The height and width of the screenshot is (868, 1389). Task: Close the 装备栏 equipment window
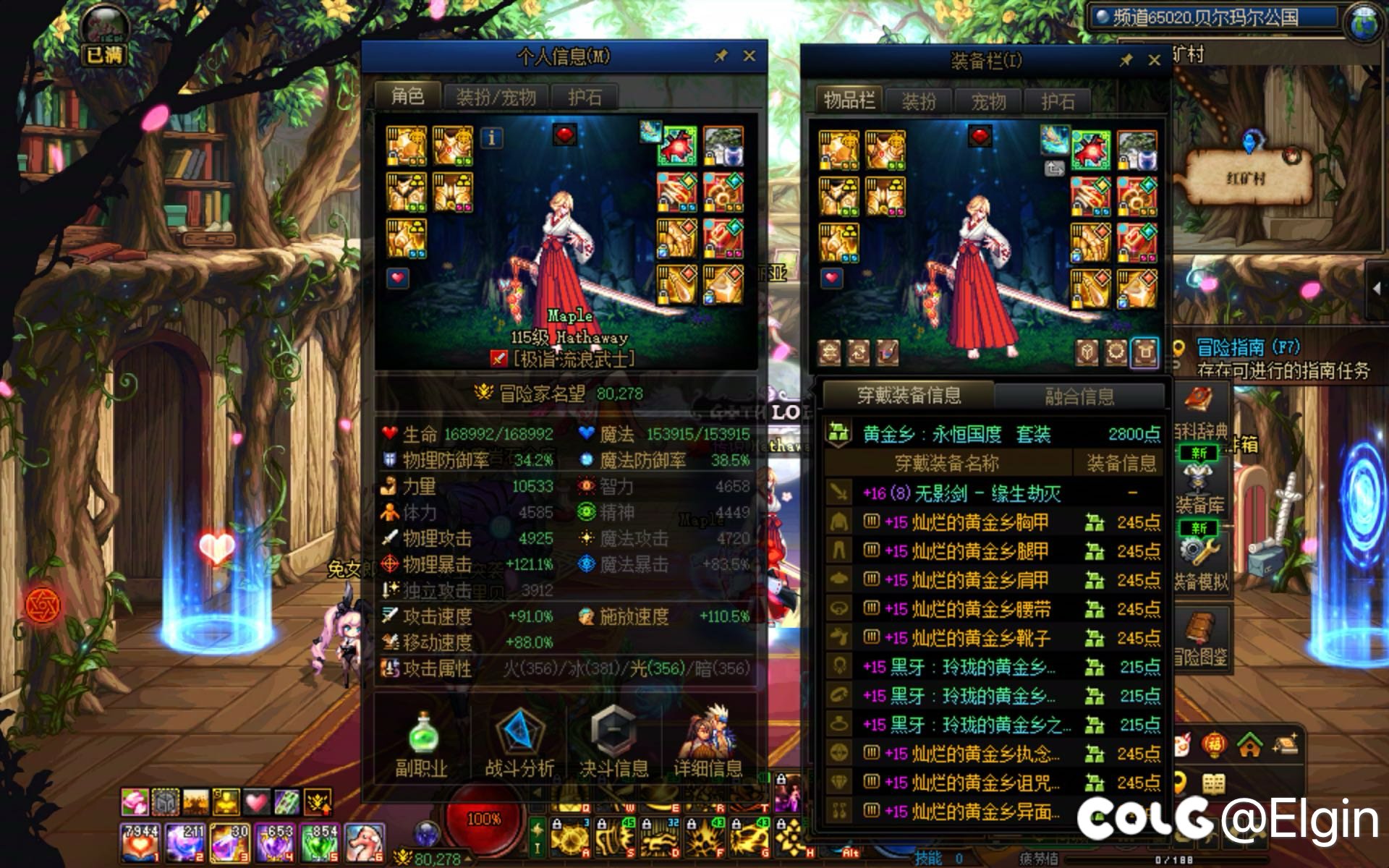1154,61
